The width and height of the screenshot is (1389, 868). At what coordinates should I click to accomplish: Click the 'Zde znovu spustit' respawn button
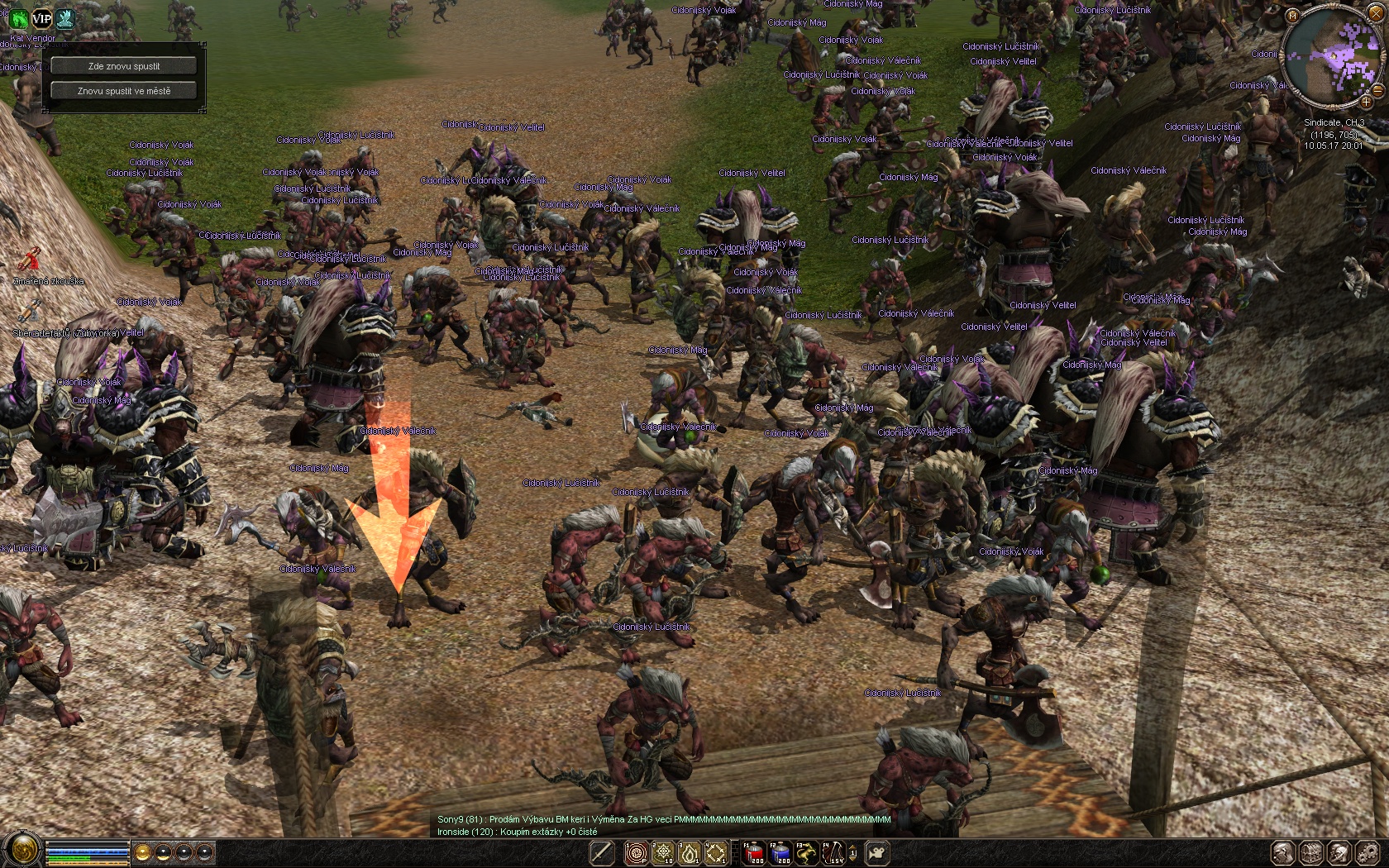coord(124,66)
